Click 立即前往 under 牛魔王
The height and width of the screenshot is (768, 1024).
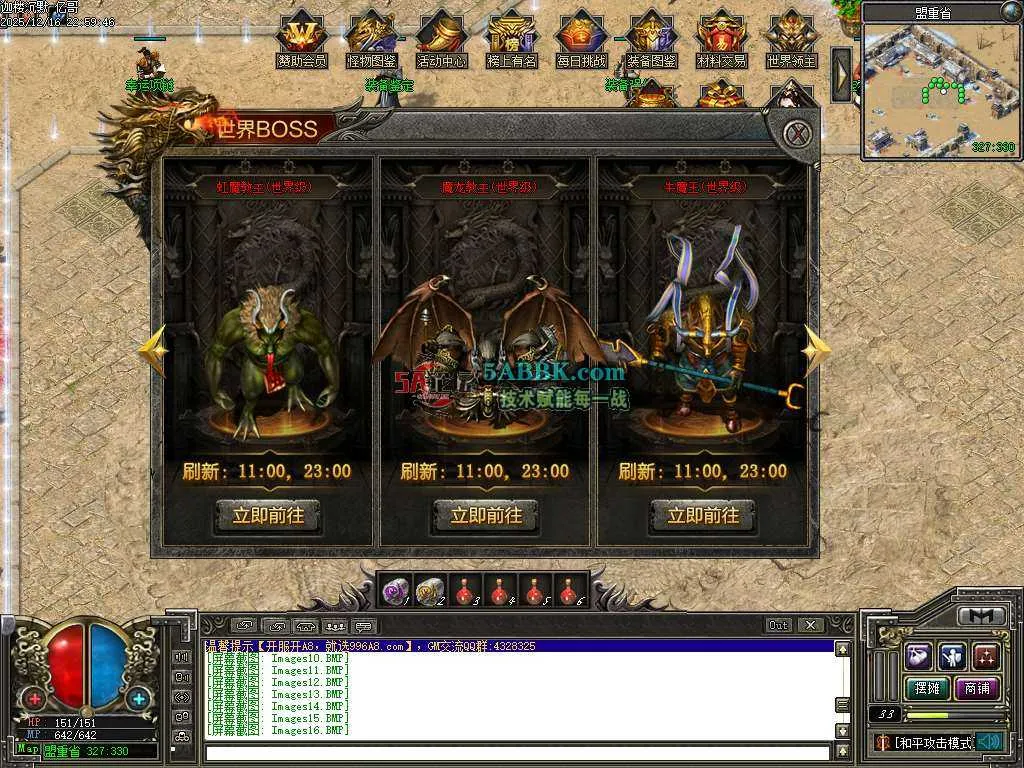click(703, 516)
